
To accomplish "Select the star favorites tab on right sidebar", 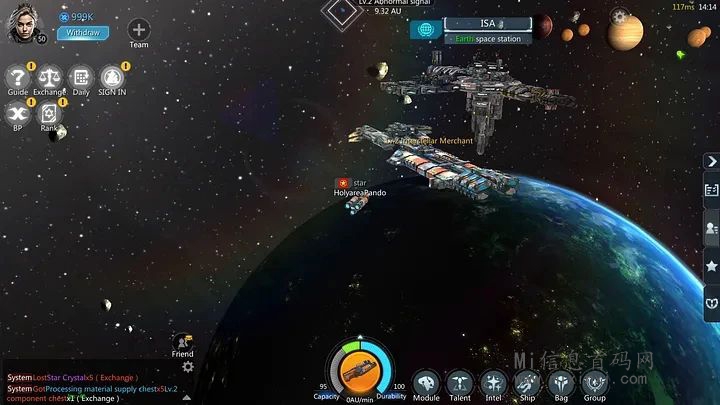I will [711, 265].
